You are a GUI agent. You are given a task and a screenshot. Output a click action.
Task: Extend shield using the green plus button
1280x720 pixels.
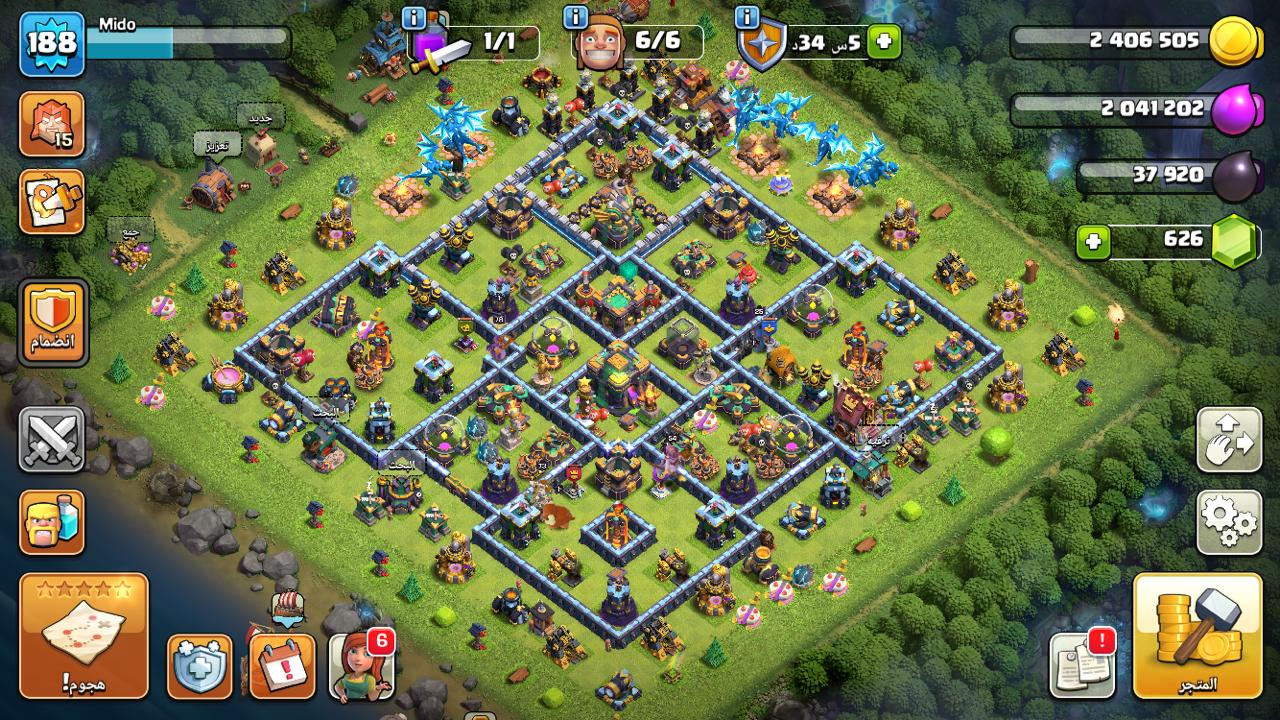(884, 42)
